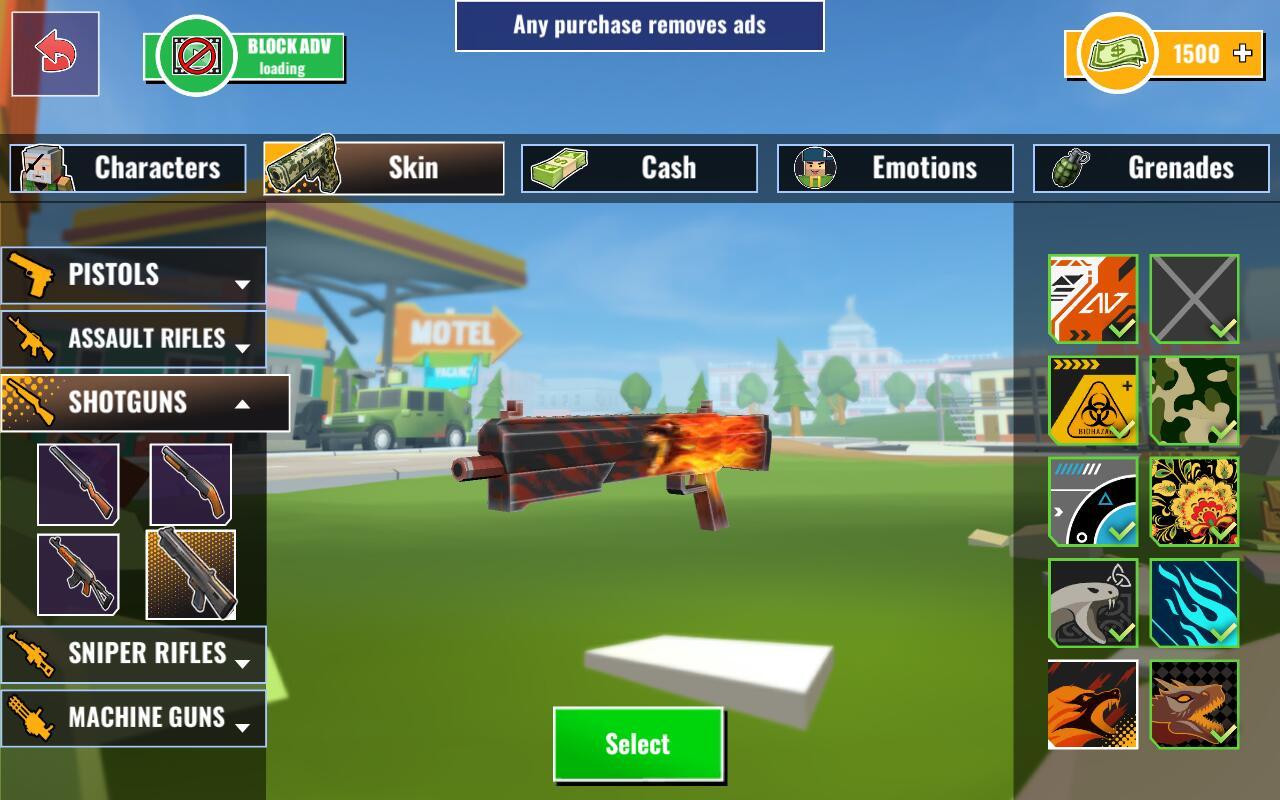Choose the crossed-out no skin option

click(1194, 298)
